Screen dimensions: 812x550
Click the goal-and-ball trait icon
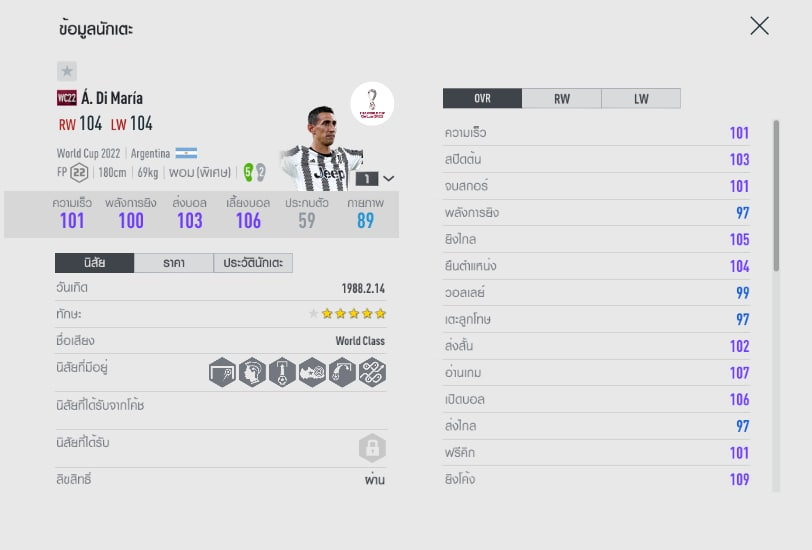[222, 372]
